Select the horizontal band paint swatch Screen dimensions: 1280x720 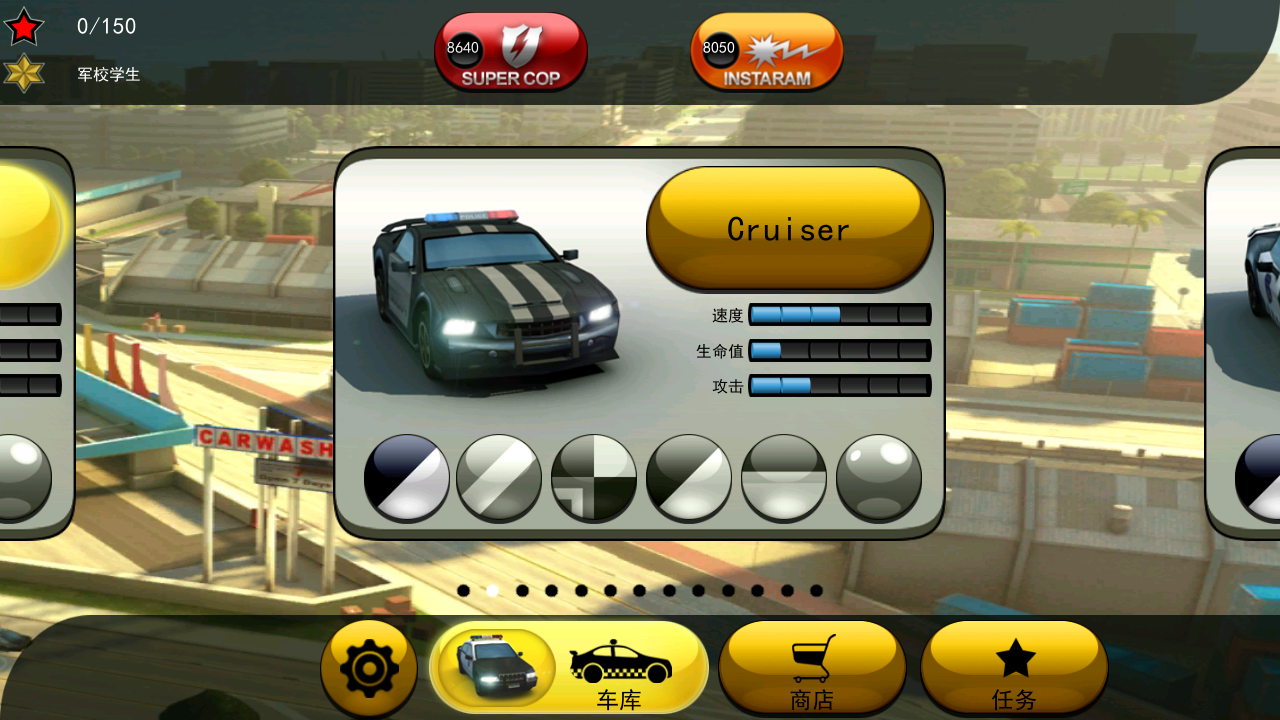coord(784,477)
